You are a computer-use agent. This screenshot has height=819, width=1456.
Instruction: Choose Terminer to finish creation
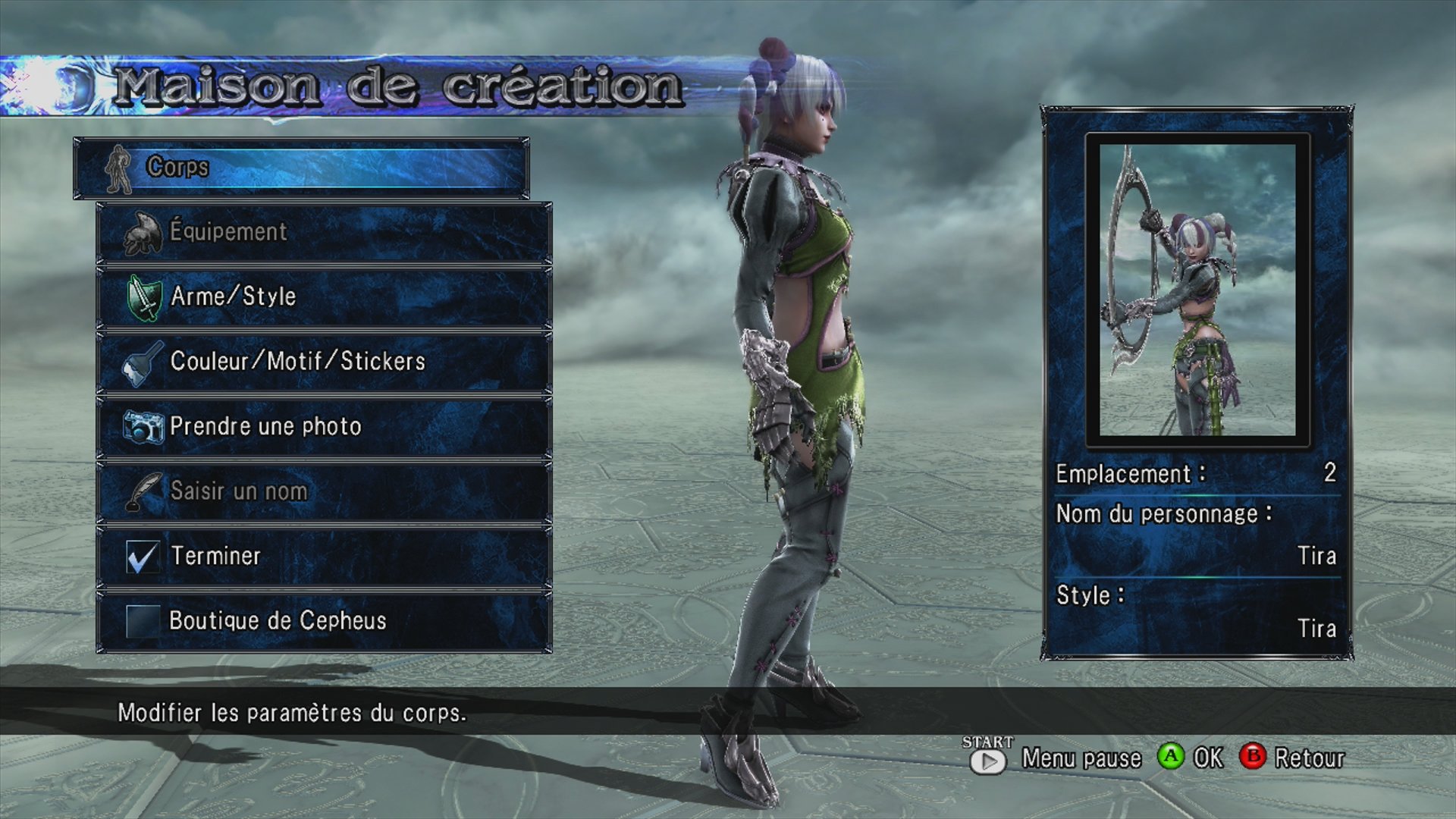(x=324, y=556)
